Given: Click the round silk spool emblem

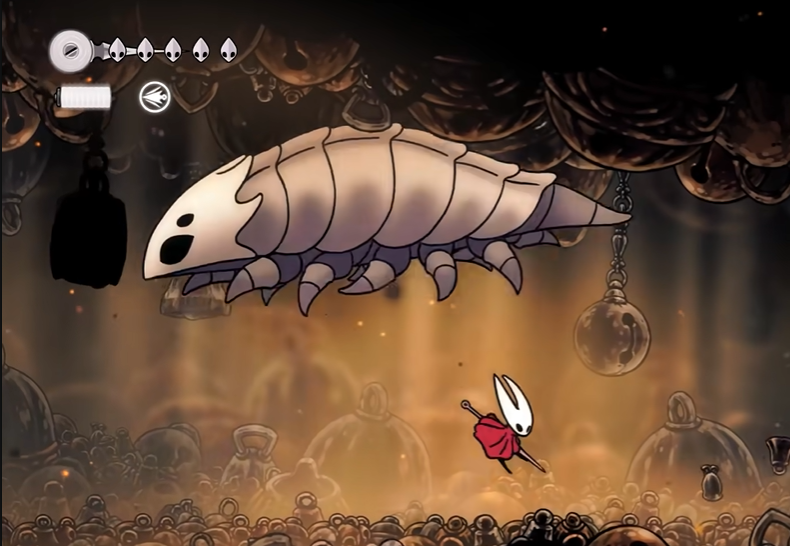Looking at the screenshot, I should [70, 48].
